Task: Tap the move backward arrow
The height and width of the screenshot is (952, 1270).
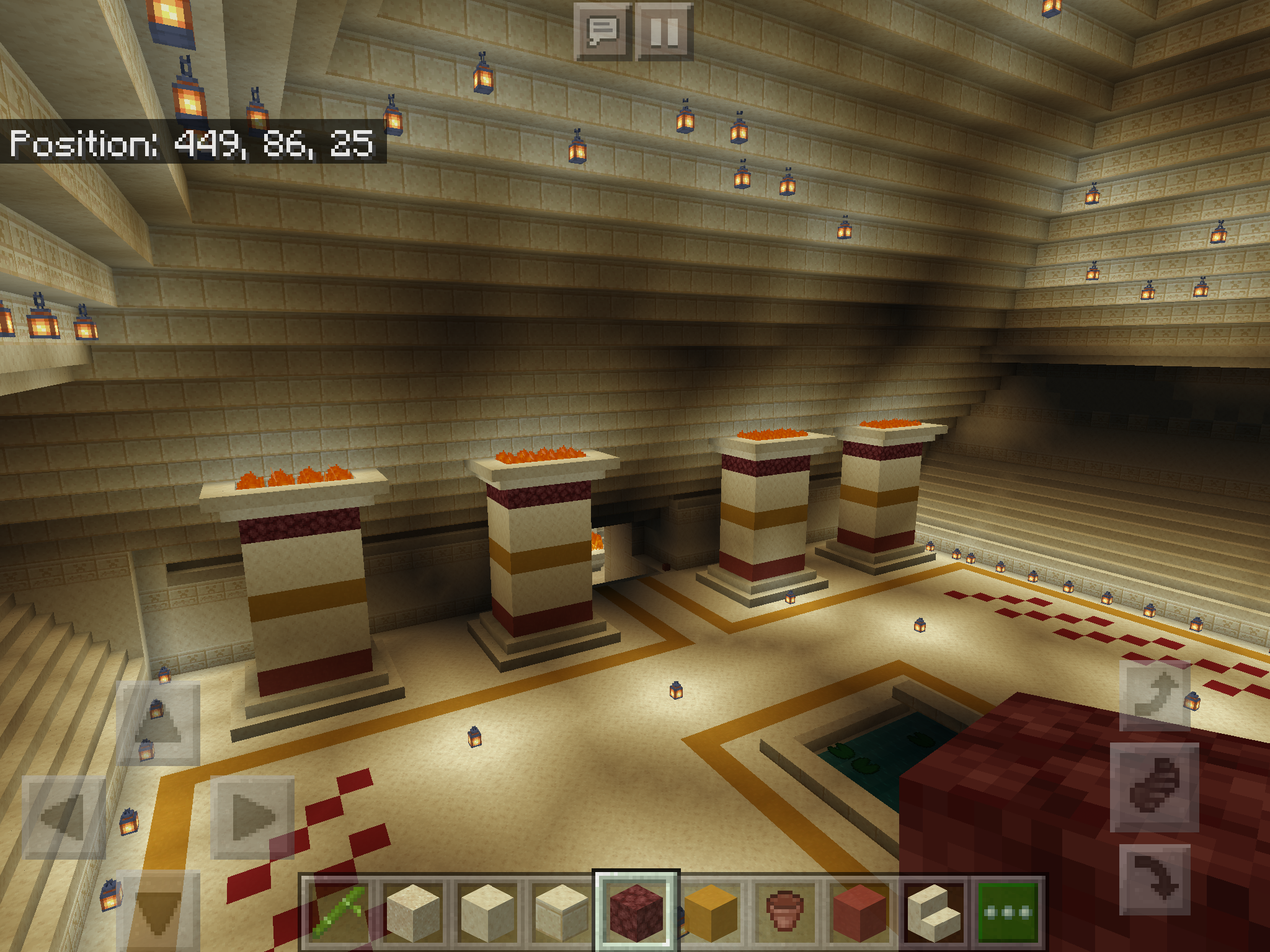Action: coord(159,911)
